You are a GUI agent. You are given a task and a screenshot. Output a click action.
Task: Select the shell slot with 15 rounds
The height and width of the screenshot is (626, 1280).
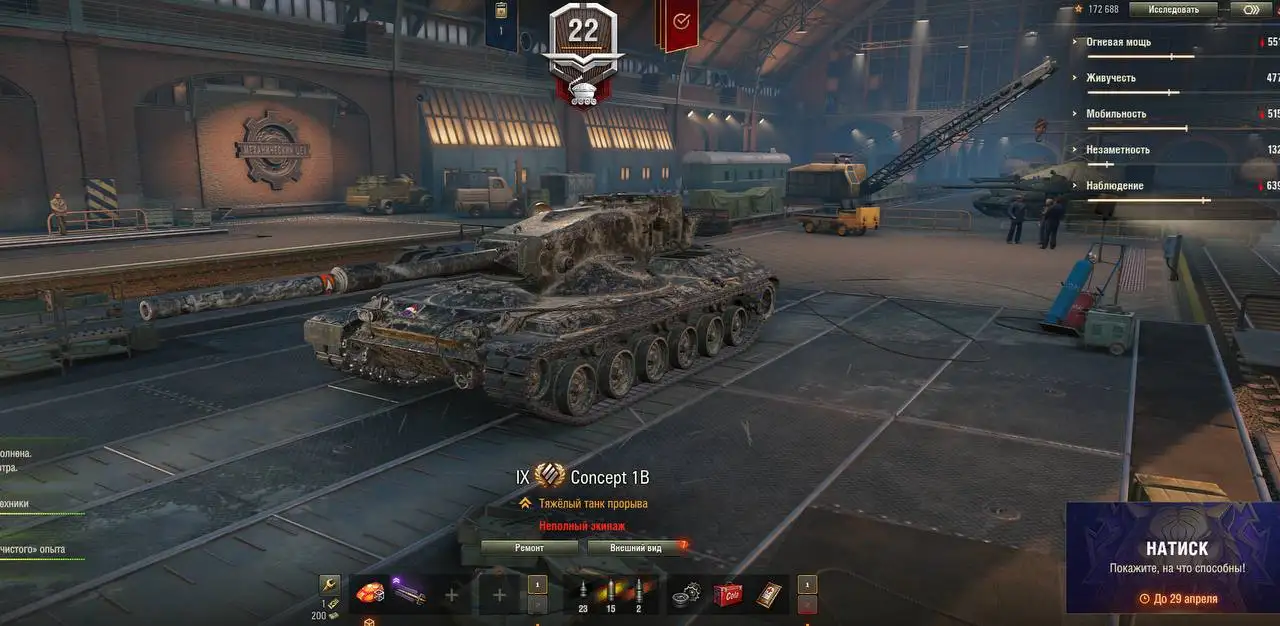click(x=611, y=594)
